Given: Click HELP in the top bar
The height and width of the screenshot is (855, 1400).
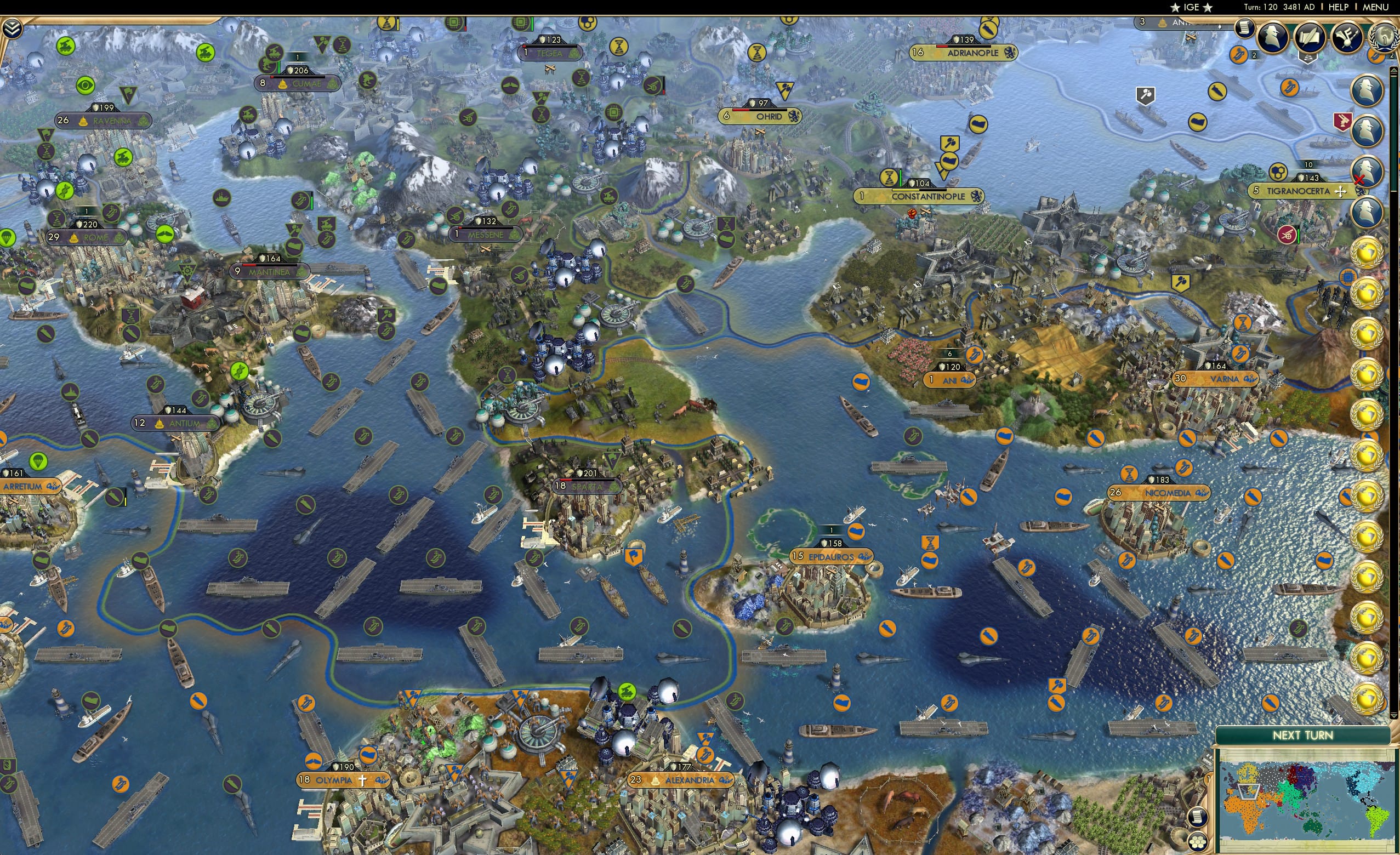Looking at the screenshot, I should click(1339, 7).
